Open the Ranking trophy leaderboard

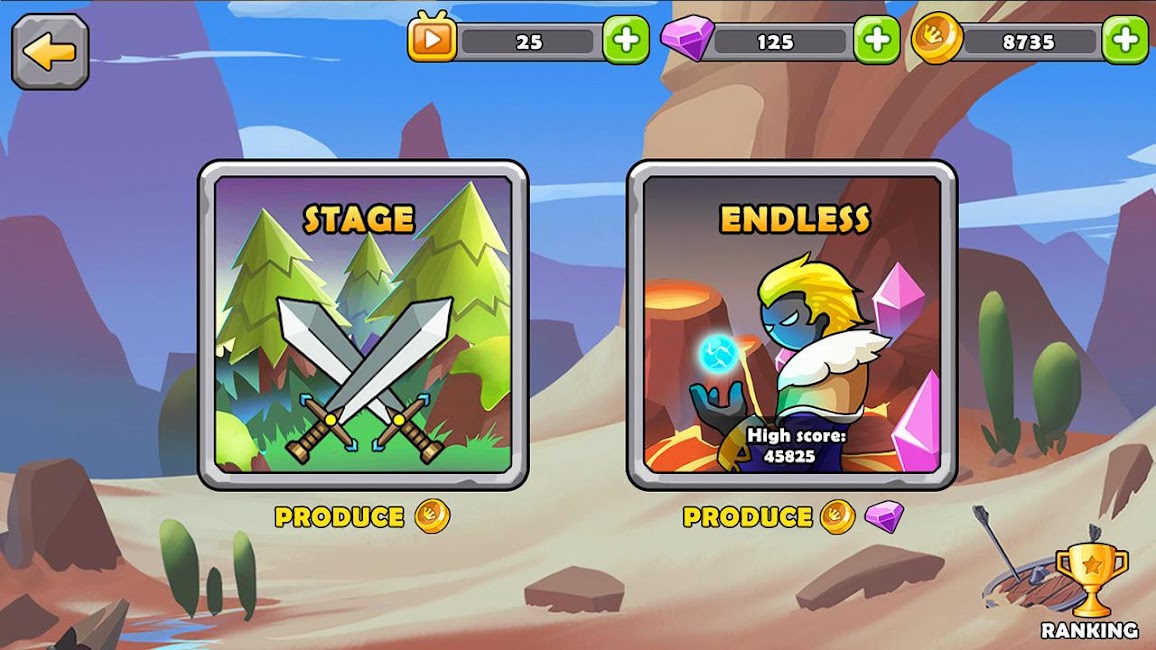1090,590
